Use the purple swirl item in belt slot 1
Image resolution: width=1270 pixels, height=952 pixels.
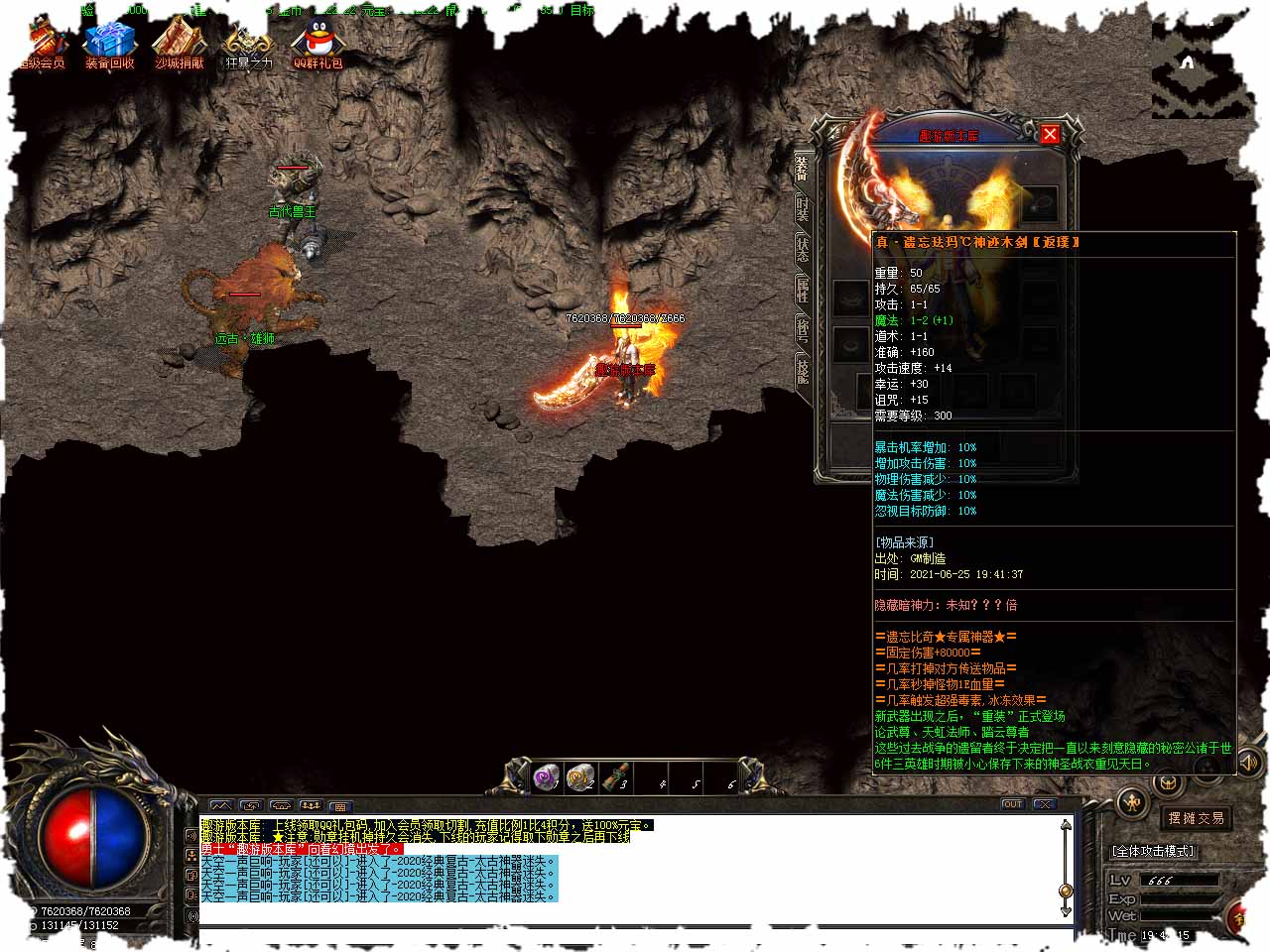click(x=547, y=776)
